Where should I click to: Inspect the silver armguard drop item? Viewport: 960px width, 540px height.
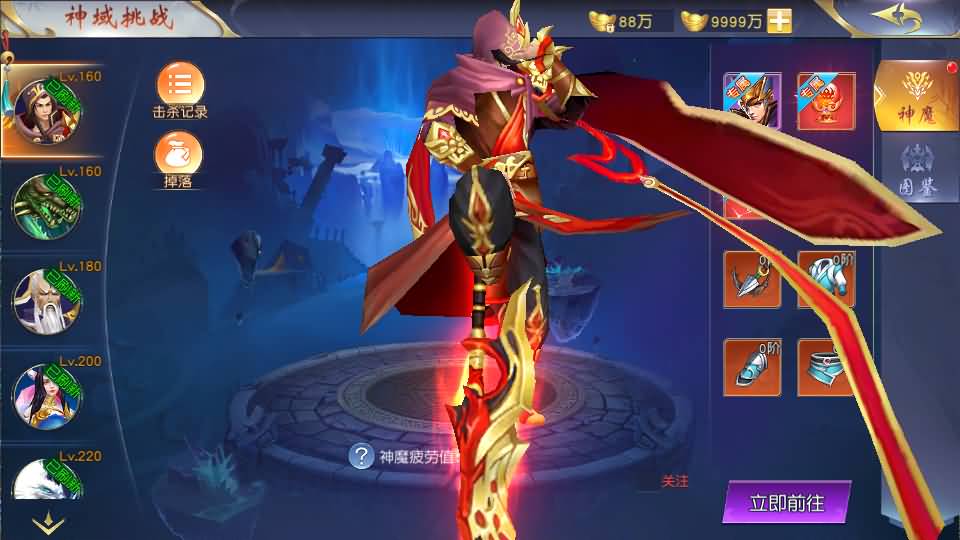point(752,368)
